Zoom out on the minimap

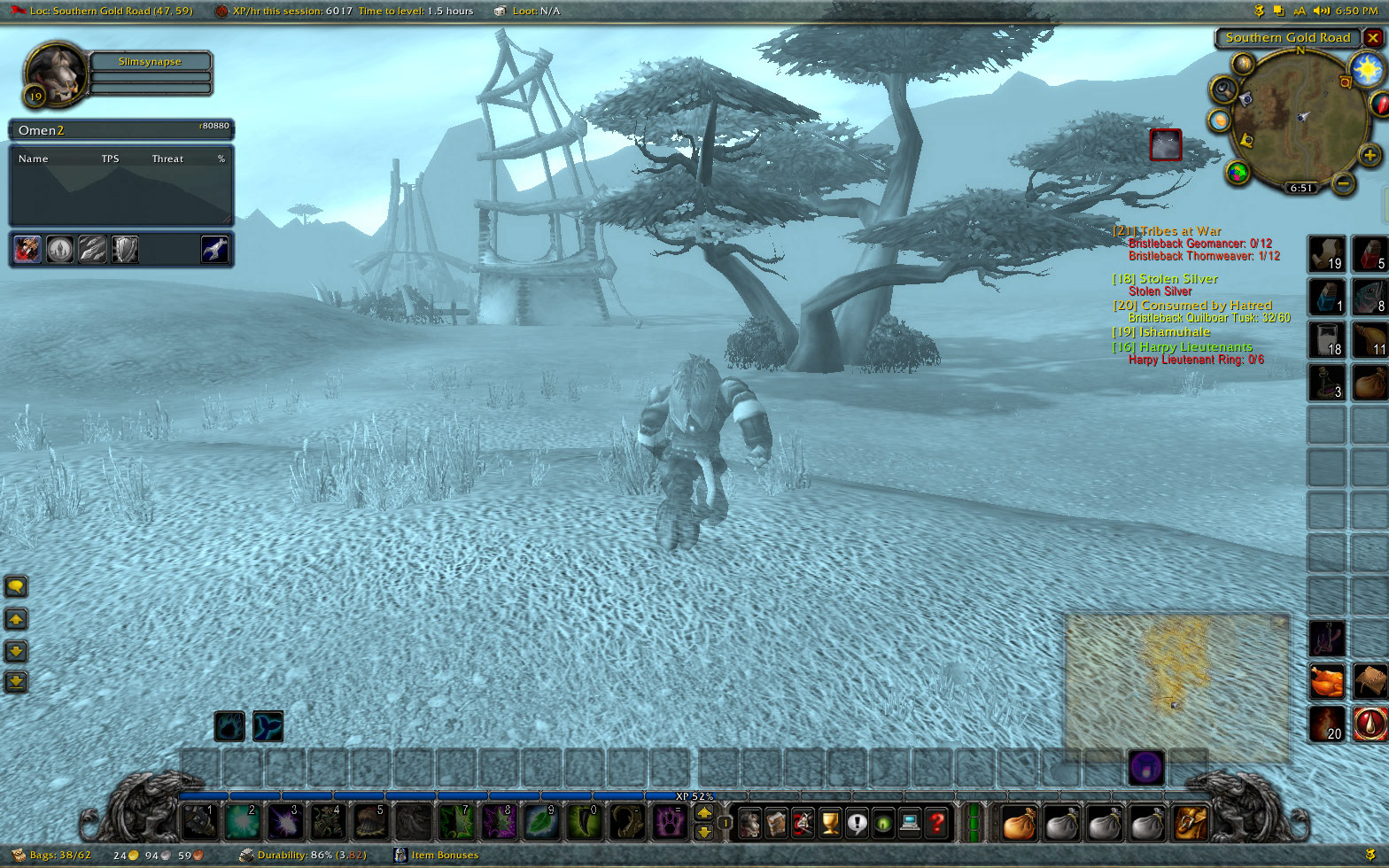pyautogui.click(x=1344, y=183)
